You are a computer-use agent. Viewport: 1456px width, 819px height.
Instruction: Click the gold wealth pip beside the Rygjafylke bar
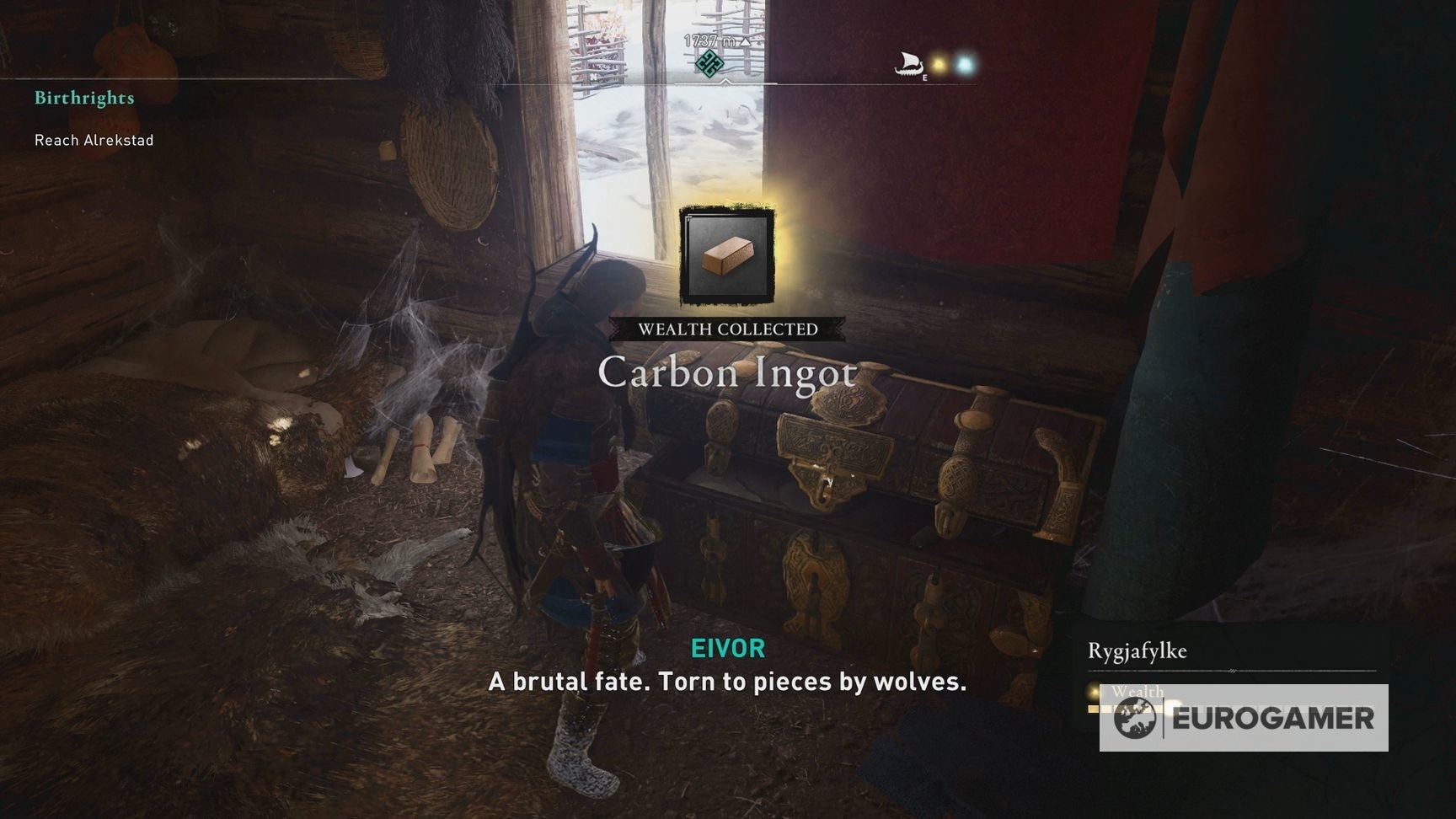click(x=1092, y=691)
